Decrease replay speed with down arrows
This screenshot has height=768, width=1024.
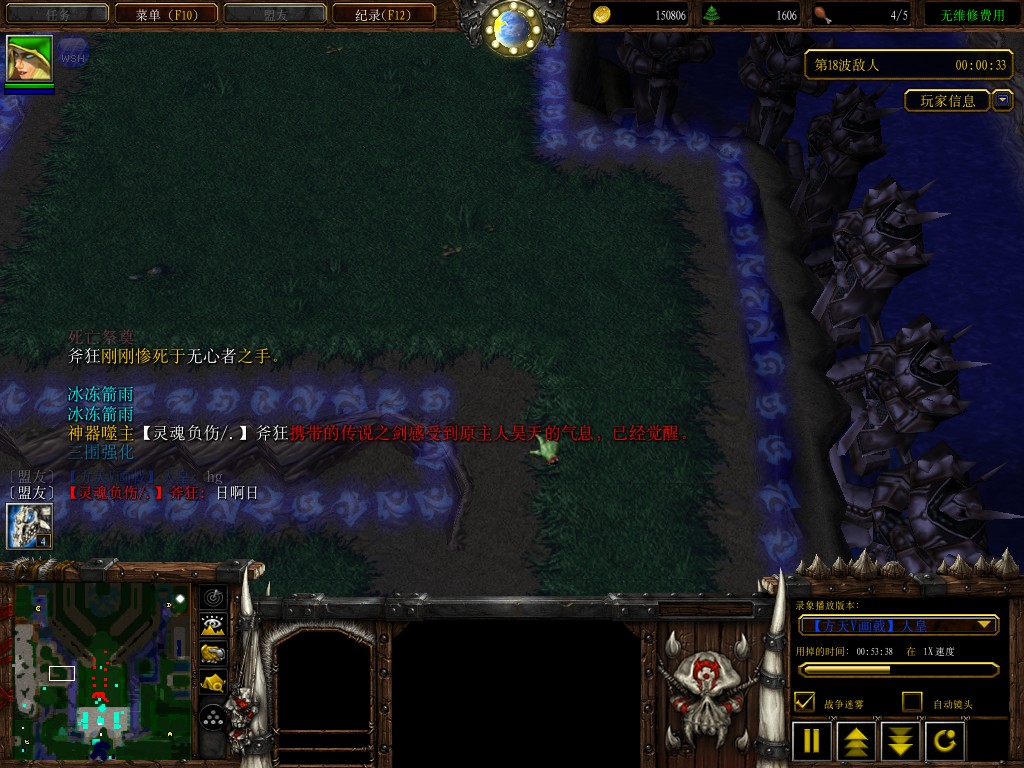[901, 741]
